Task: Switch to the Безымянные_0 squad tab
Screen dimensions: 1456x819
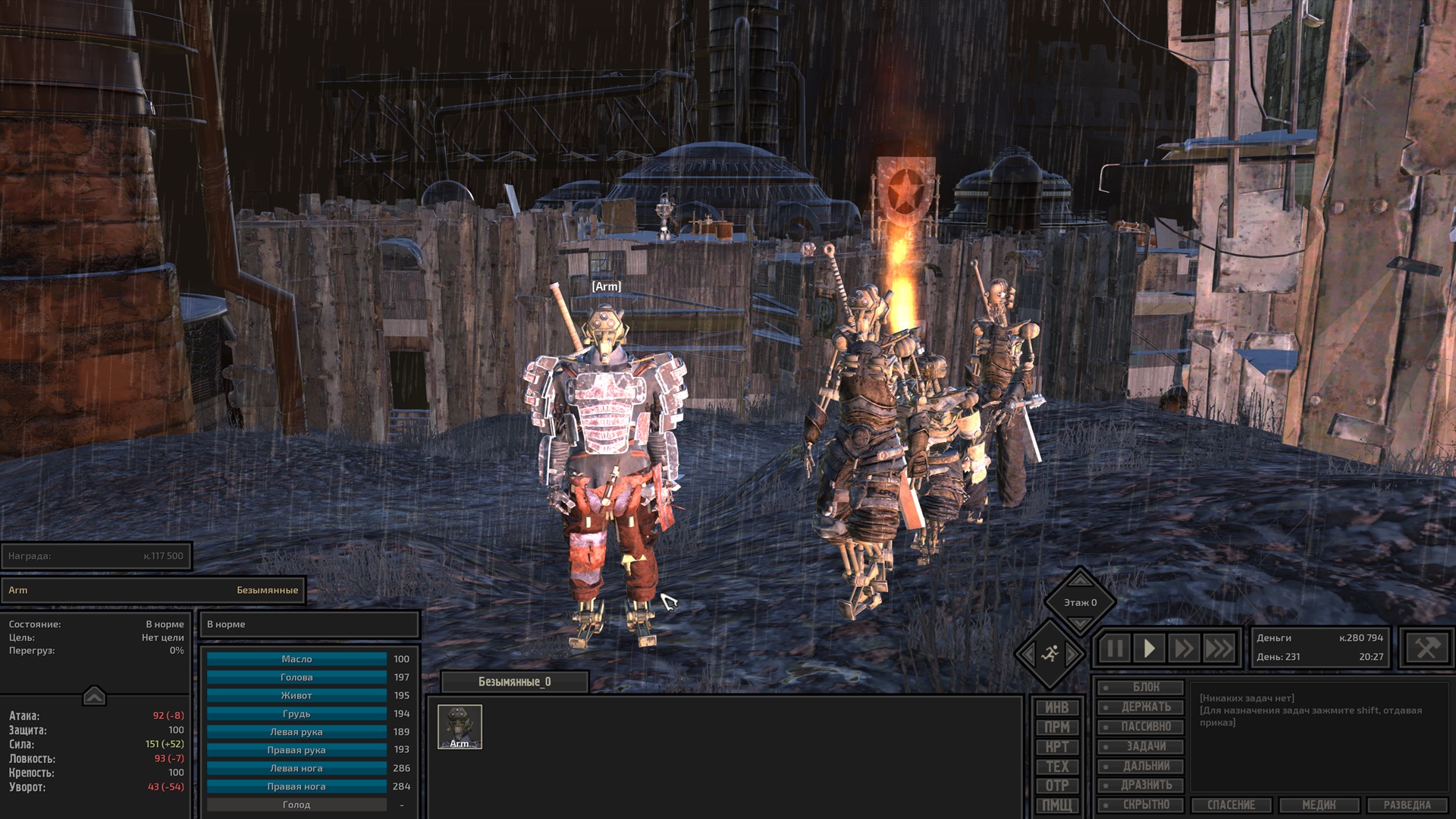Action: pyautogui.click(x=514, y=682)
